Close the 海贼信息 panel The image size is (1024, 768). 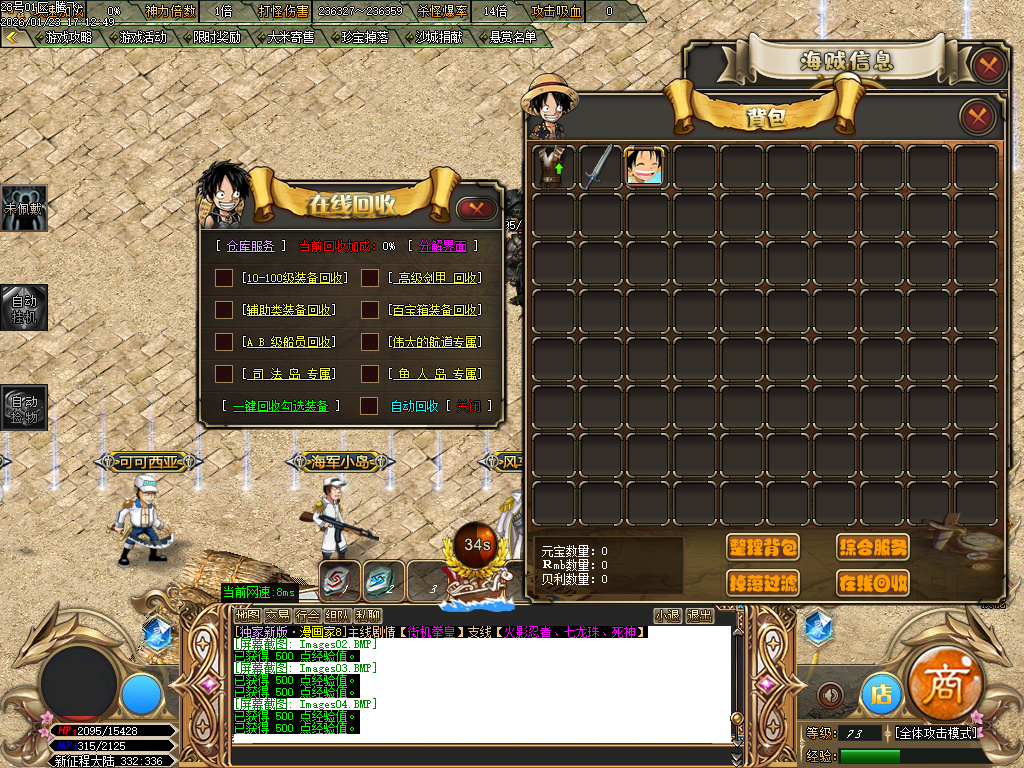(988, 66)
